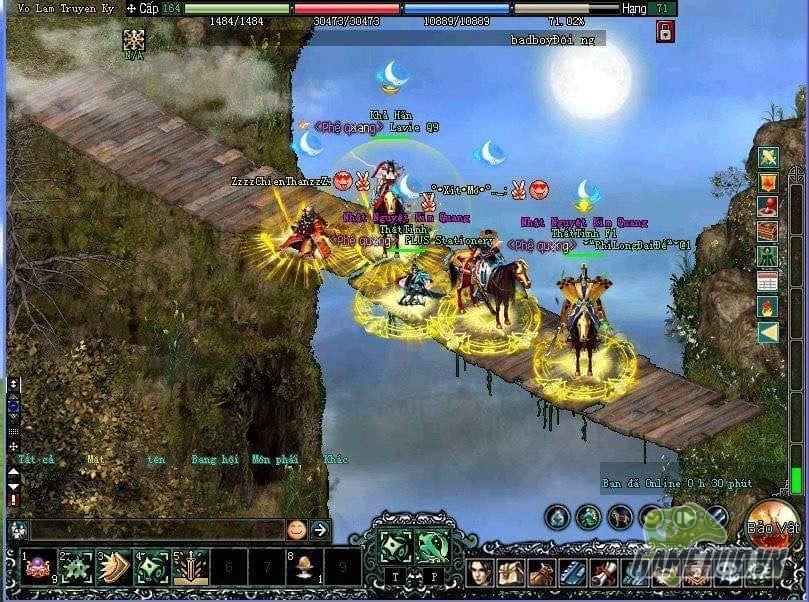This screenshot has height=602, width=809.
Task: Use the mushroom item in hotbar slot 8
Action: click(300, 568)
